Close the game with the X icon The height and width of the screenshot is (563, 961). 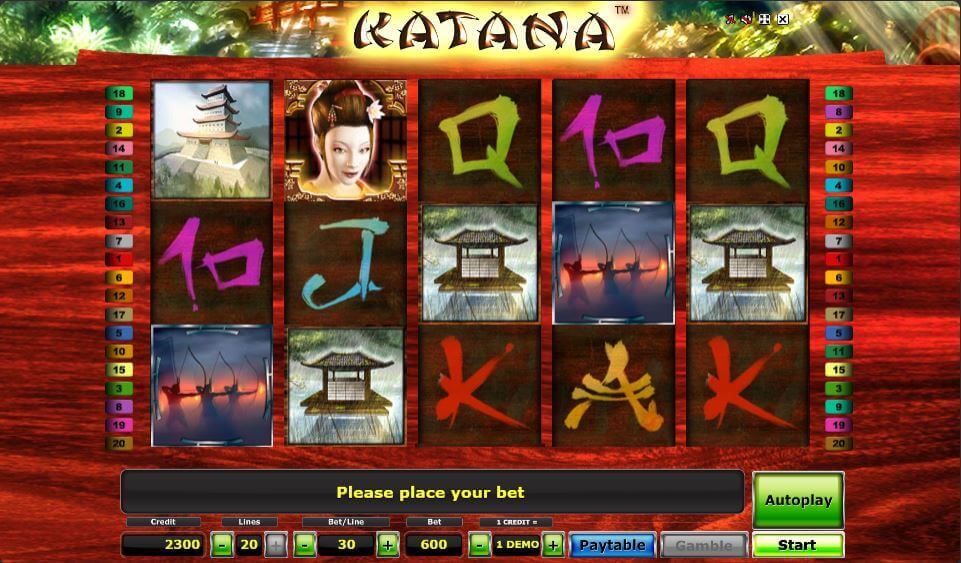pyautogui.click(x=783, y=19)
